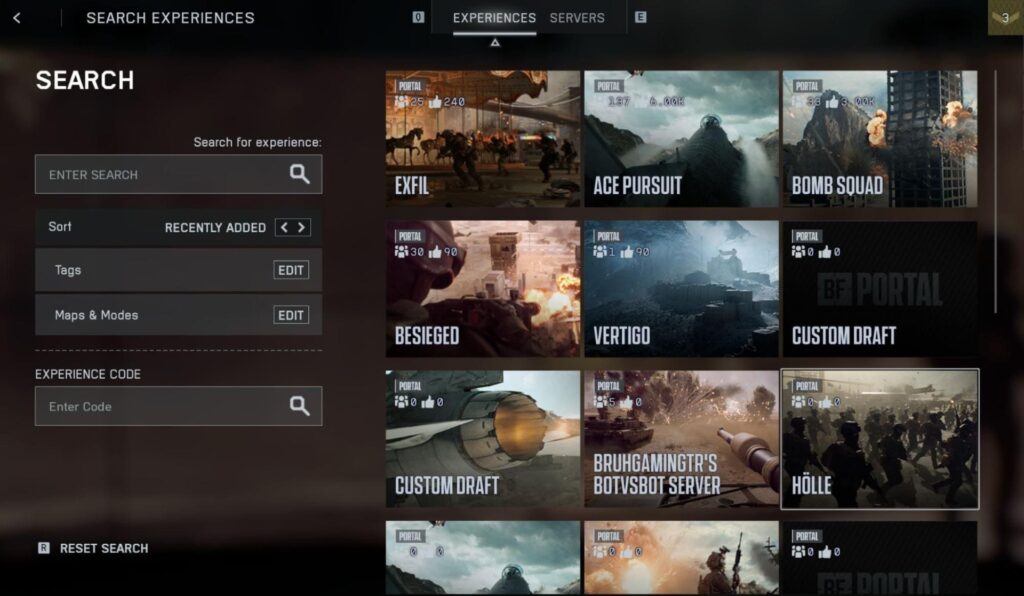This screenshot has width=1024, height=596.
Task: Edit the Maps & Modes filter
Action: point(291,315)
